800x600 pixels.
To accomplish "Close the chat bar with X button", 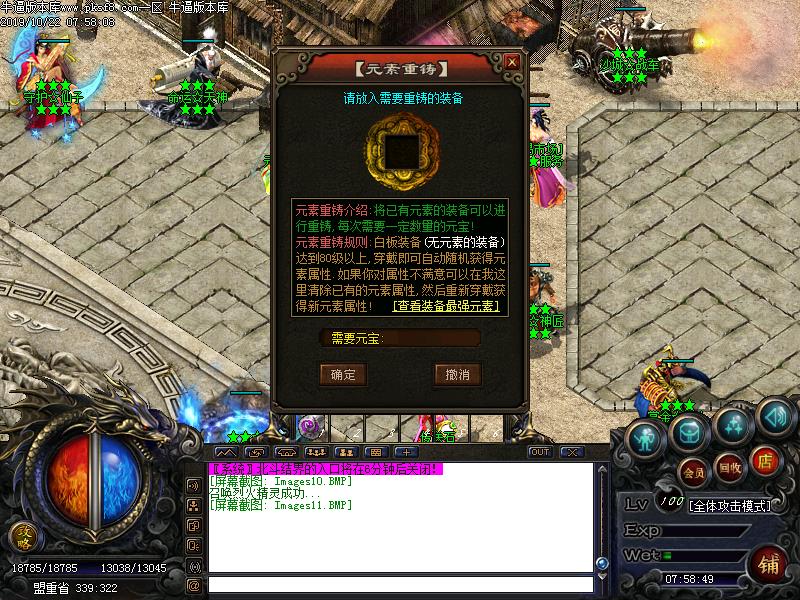I will coord(571,452).
